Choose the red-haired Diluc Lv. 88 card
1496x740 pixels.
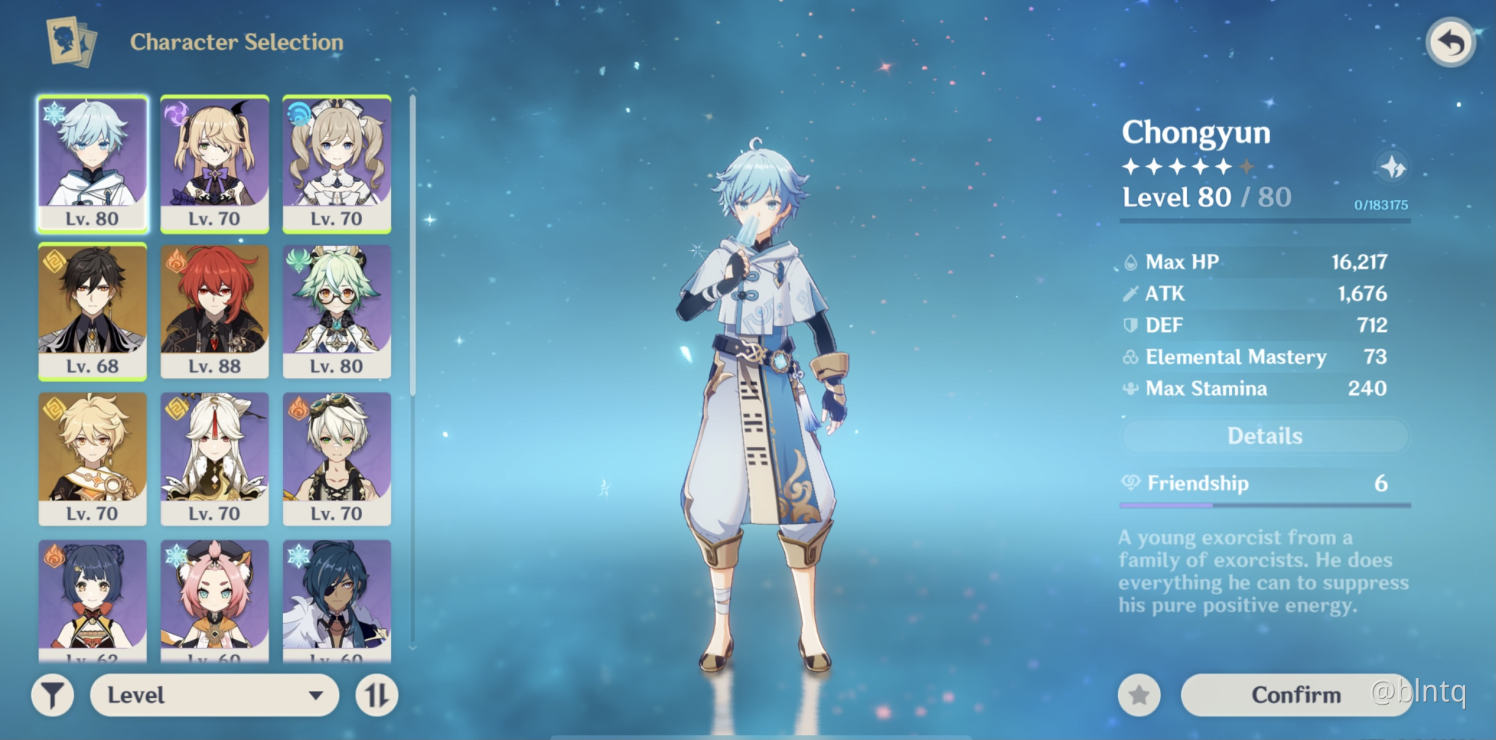(215, 311)
